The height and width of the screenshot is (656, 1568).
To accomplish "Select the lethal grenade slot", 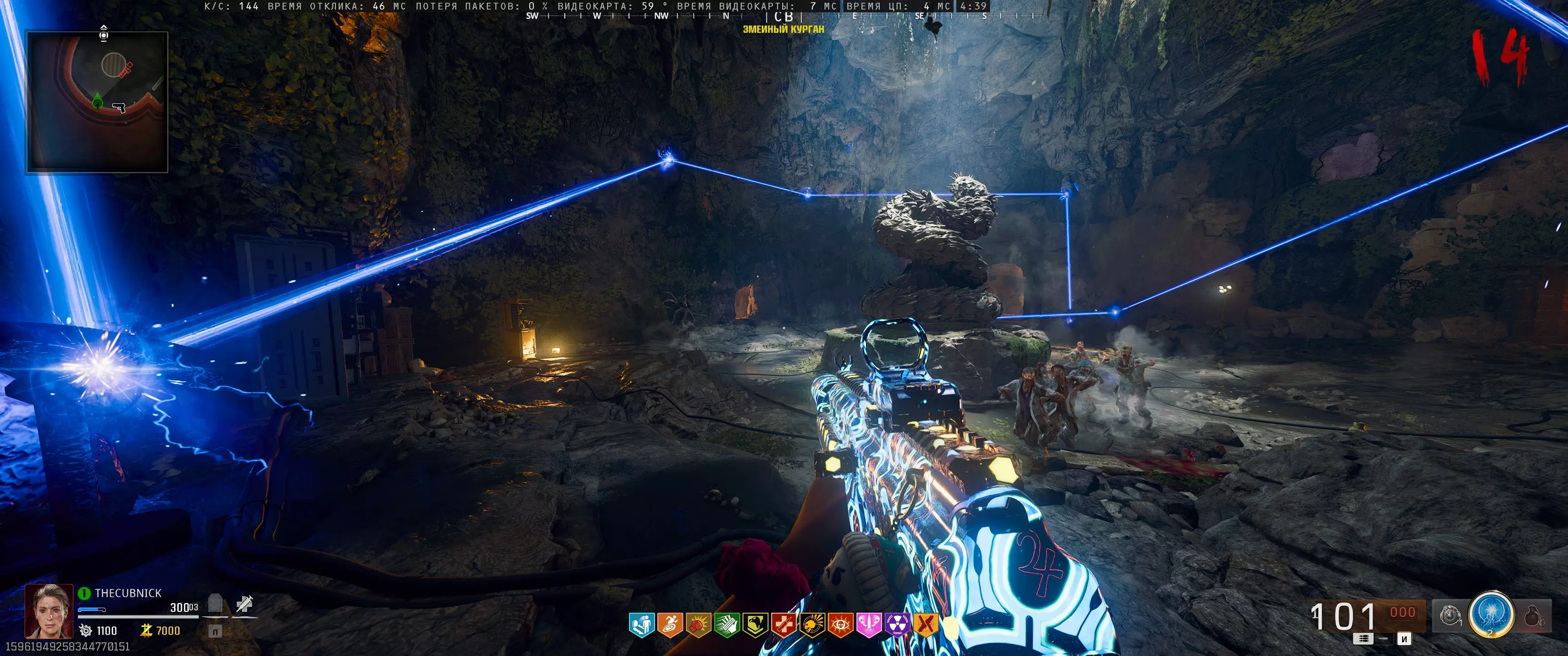I will coord(1533,617).
